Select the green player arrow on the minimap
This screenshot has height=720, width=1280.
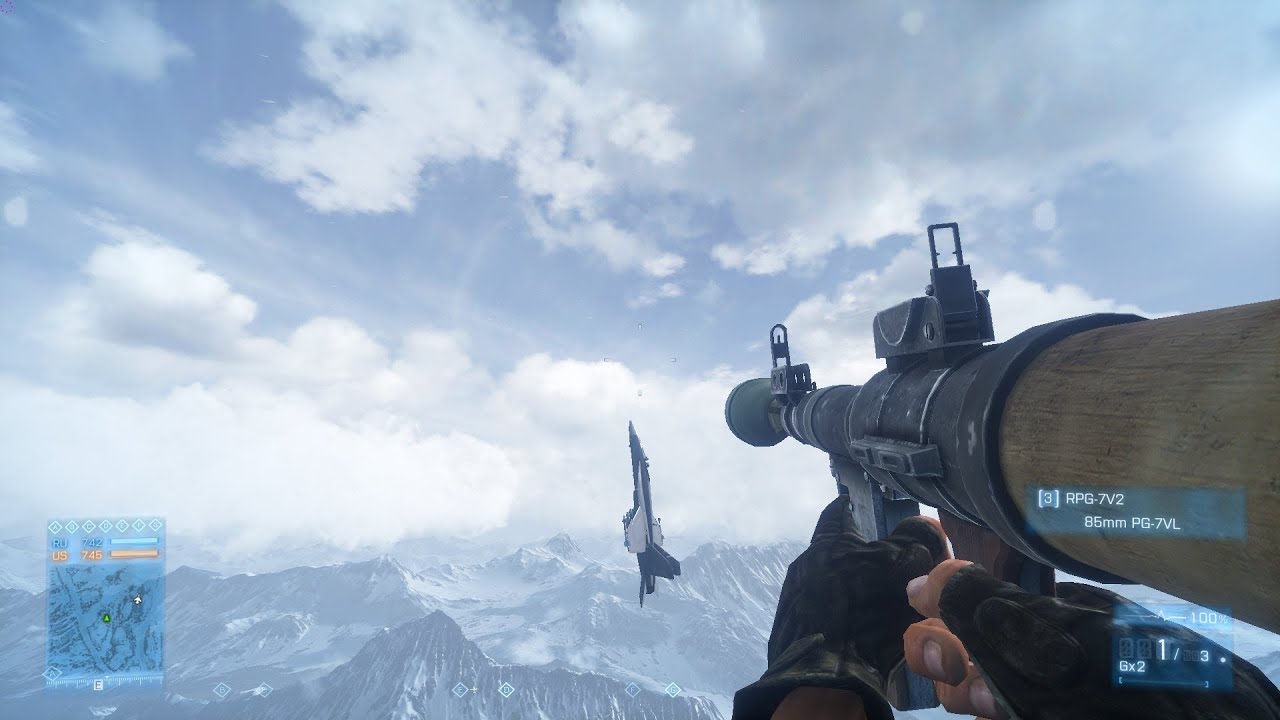[x=105, y=619]
